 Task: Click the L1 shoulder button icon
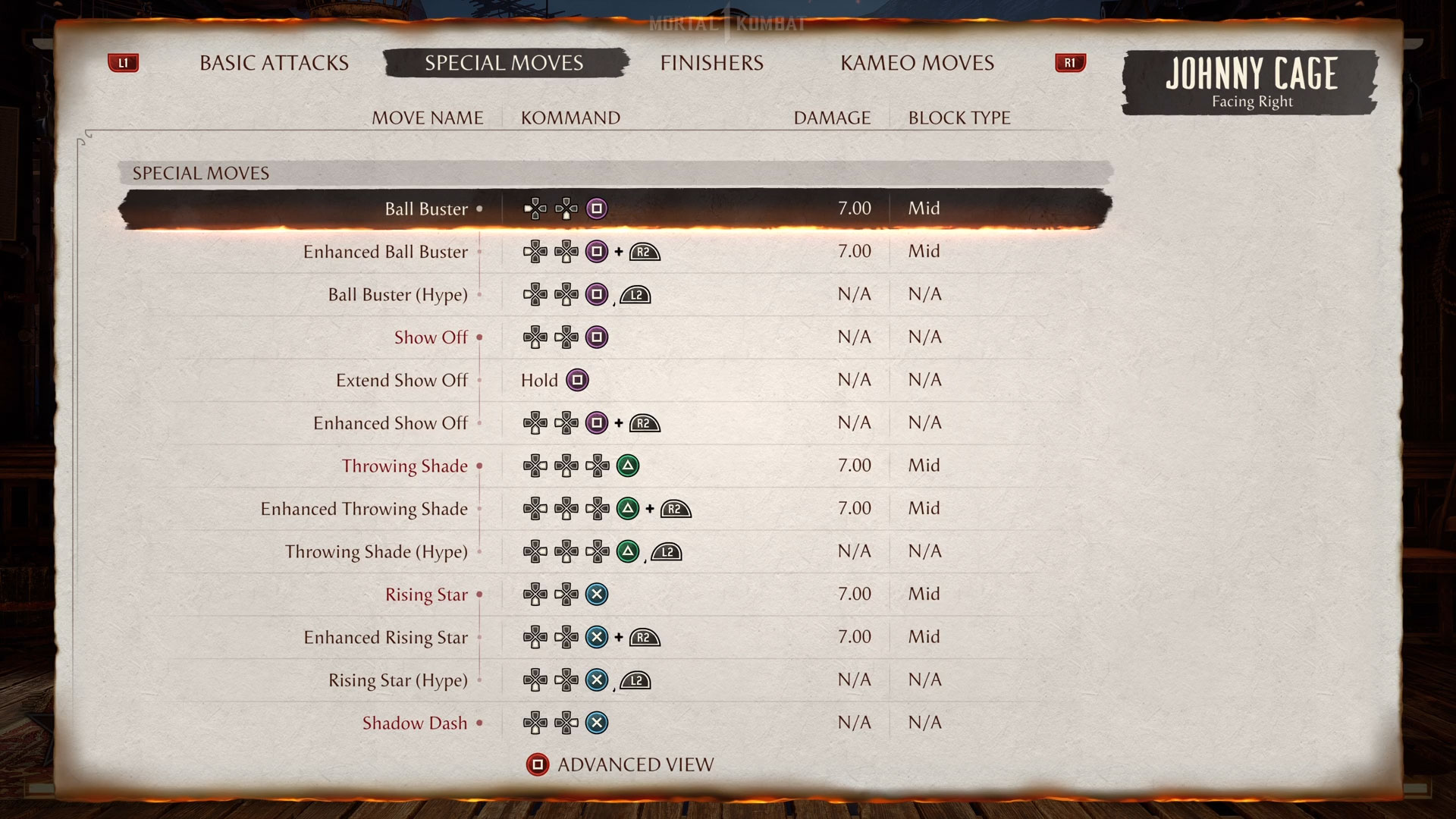coord(124,63)
